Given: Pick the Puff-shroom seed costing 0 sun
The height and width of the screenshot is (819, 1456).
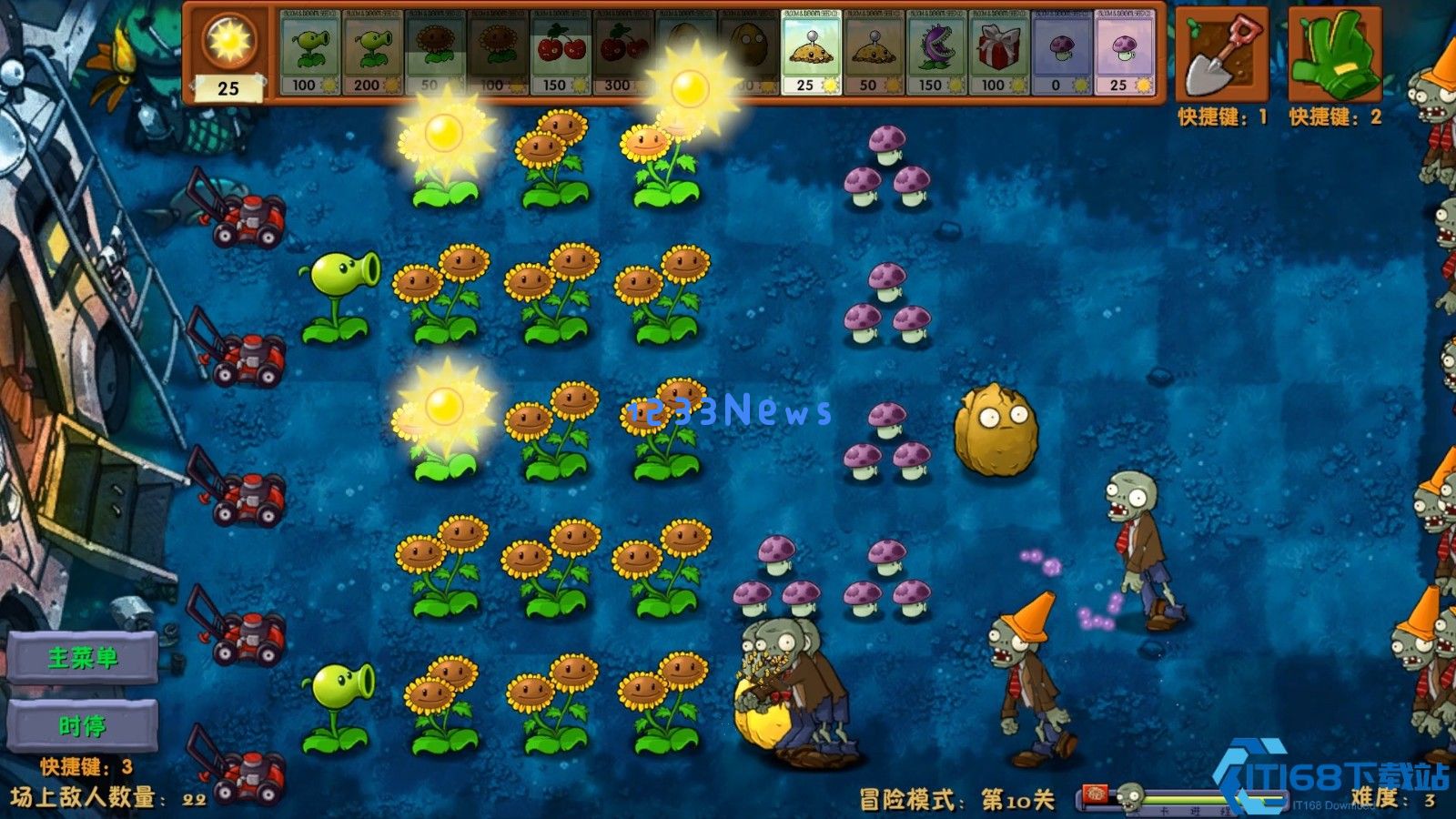Looking at the screenshot, I should coord(1060,55).
